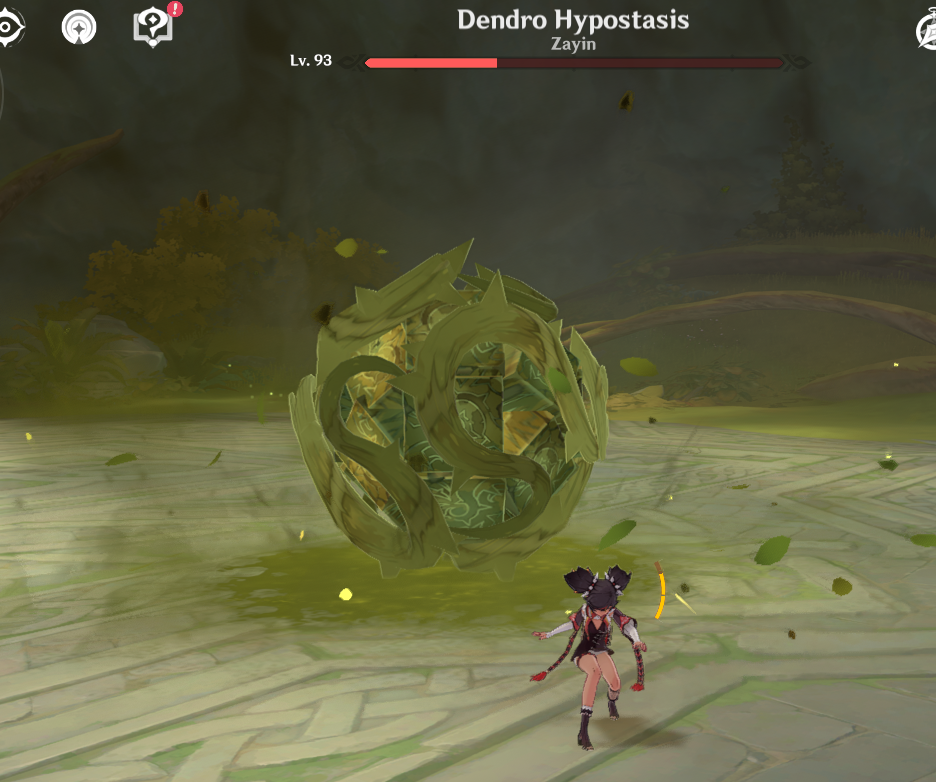Open the compass icon in the corner
936x782 pixels.
pyautogui.click(x=927, y=31)
